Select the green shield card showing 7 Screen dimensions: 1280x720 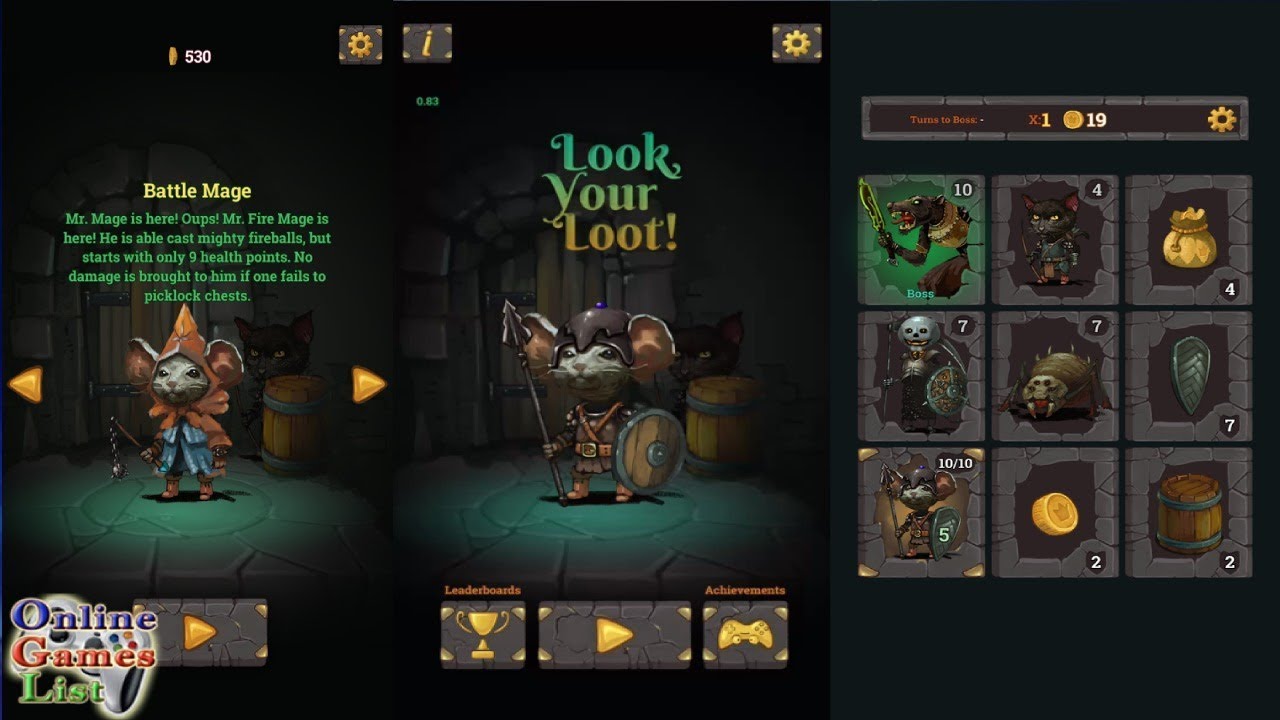(1188, 375)
